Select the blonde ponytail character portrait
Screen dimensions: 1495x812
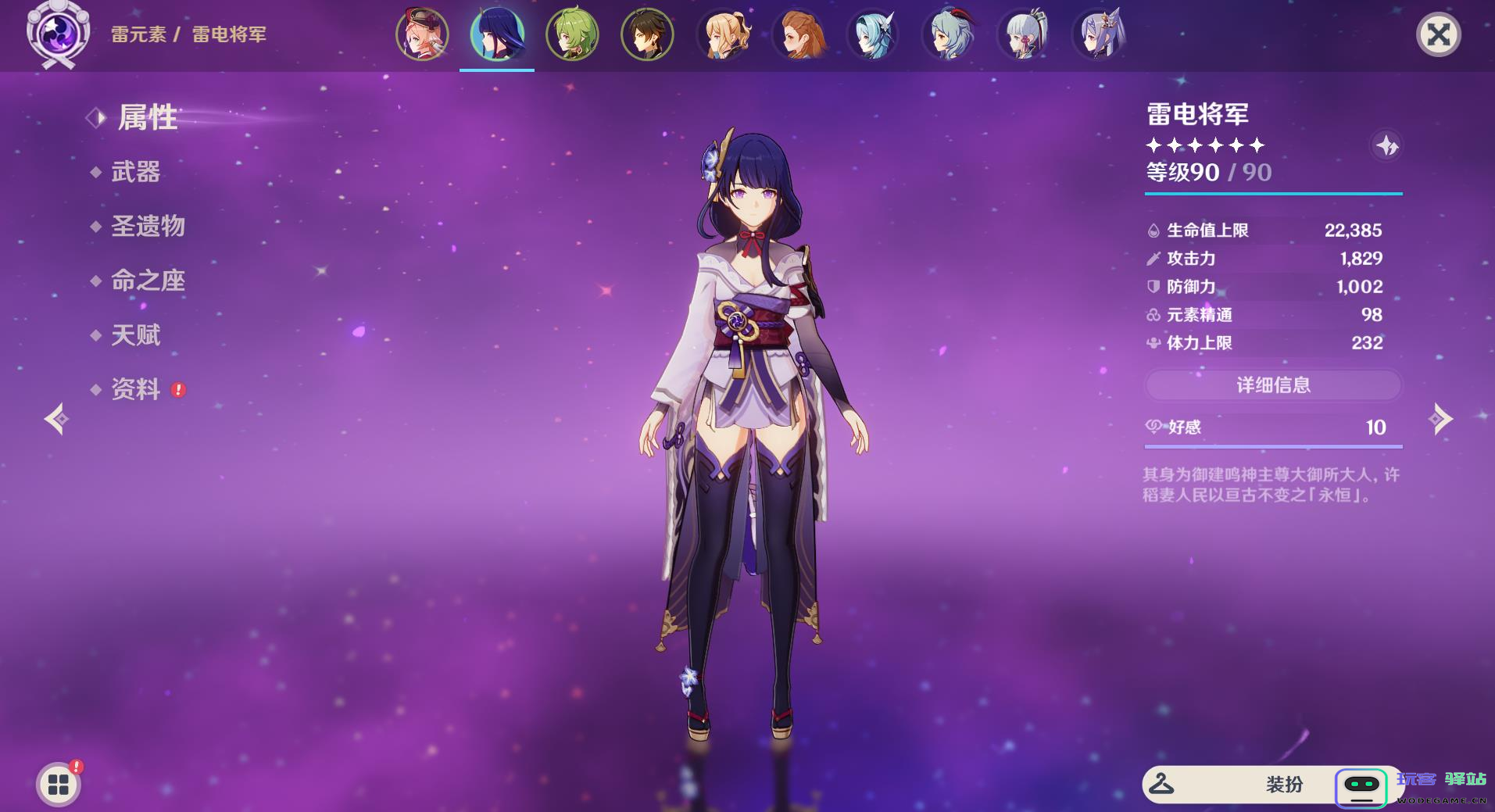coord(723,34)
